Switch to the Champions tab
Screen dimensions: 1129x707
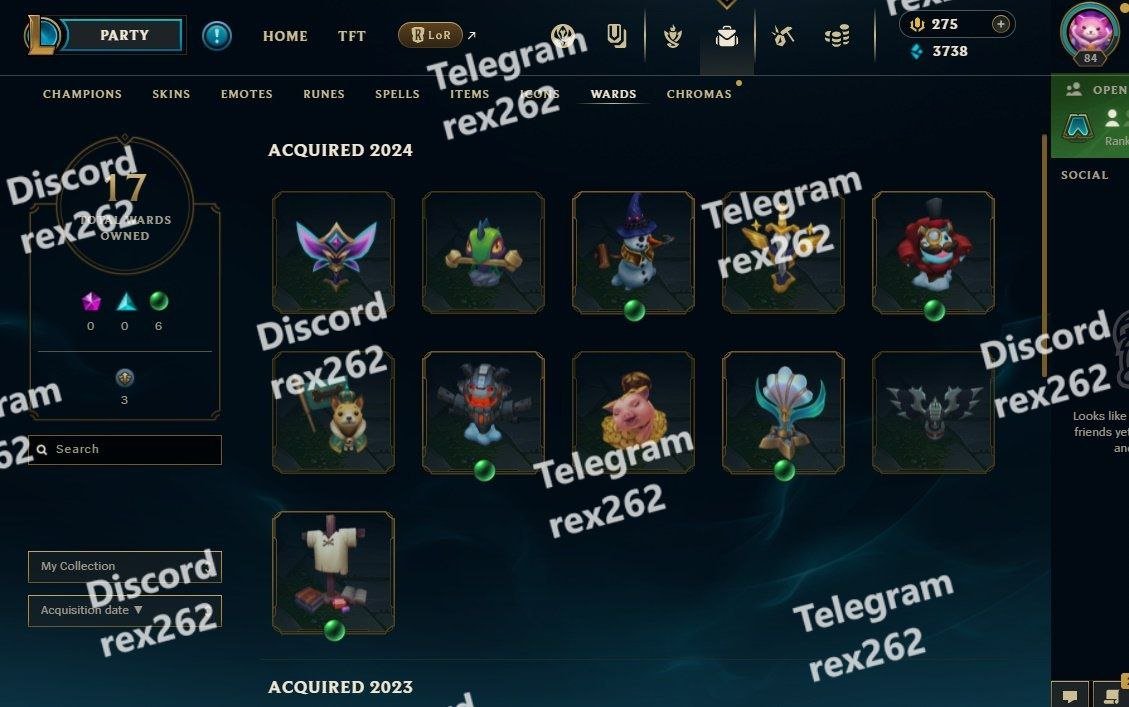click(x=82, y=94)
